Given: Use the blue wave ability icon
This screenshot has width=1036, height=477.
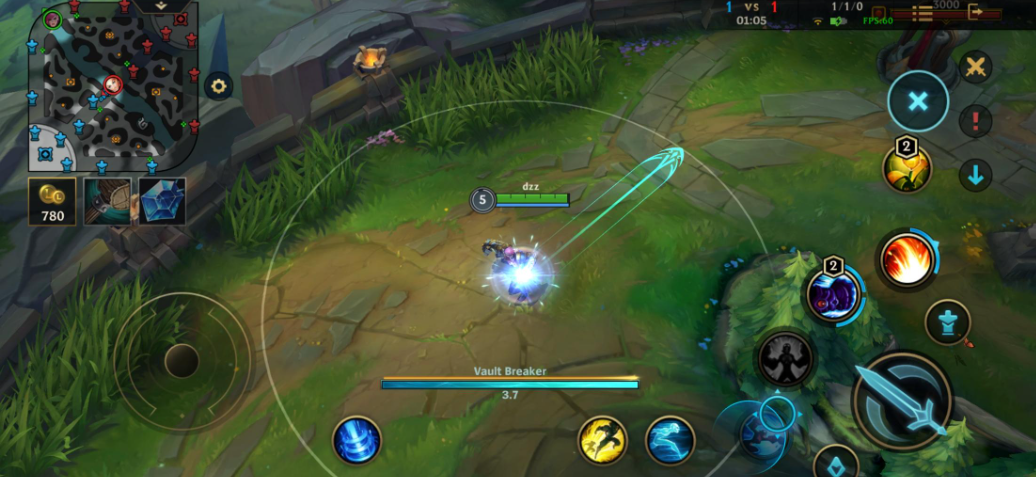Looking at the screenshot, I should pos(670,441).
